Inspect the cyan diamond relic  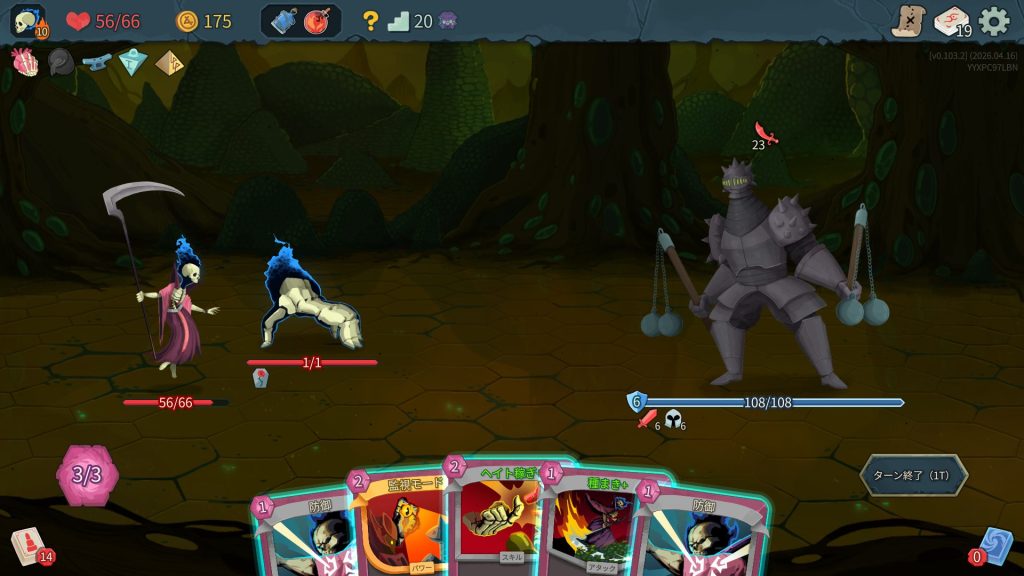133,62
